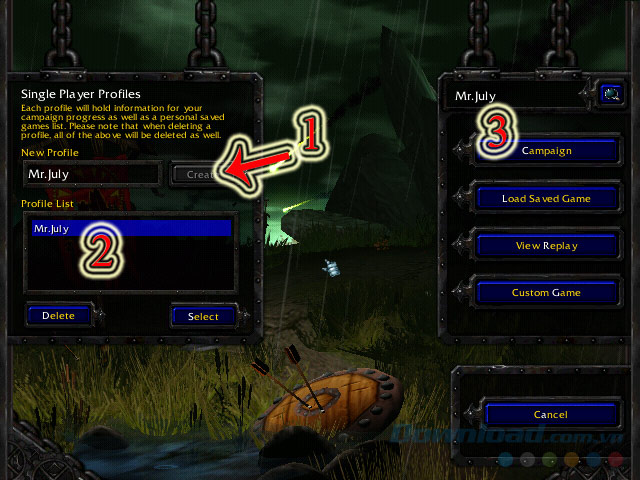The height and width of the screenshot is (480, 640).
Task: Confirm profile with the Select button
Action: [203, 316]
